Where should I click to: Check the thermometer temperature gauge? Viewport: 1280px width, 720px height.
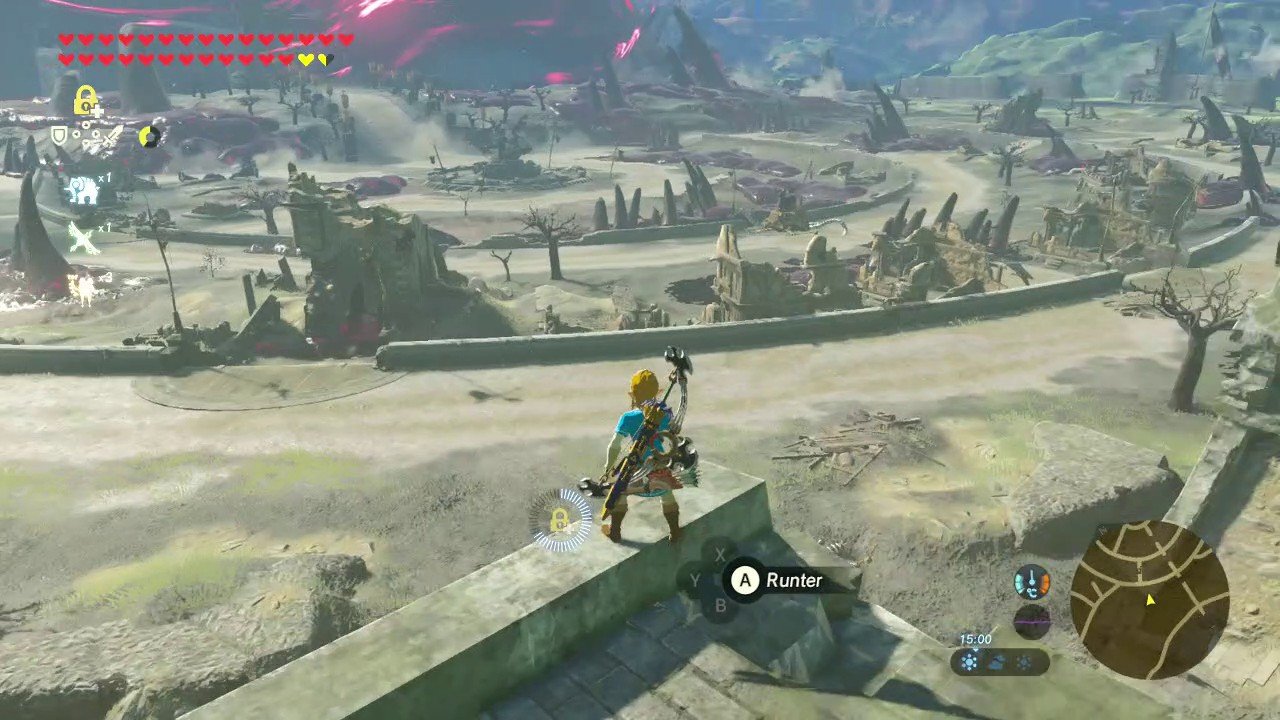click(1032, 581)
